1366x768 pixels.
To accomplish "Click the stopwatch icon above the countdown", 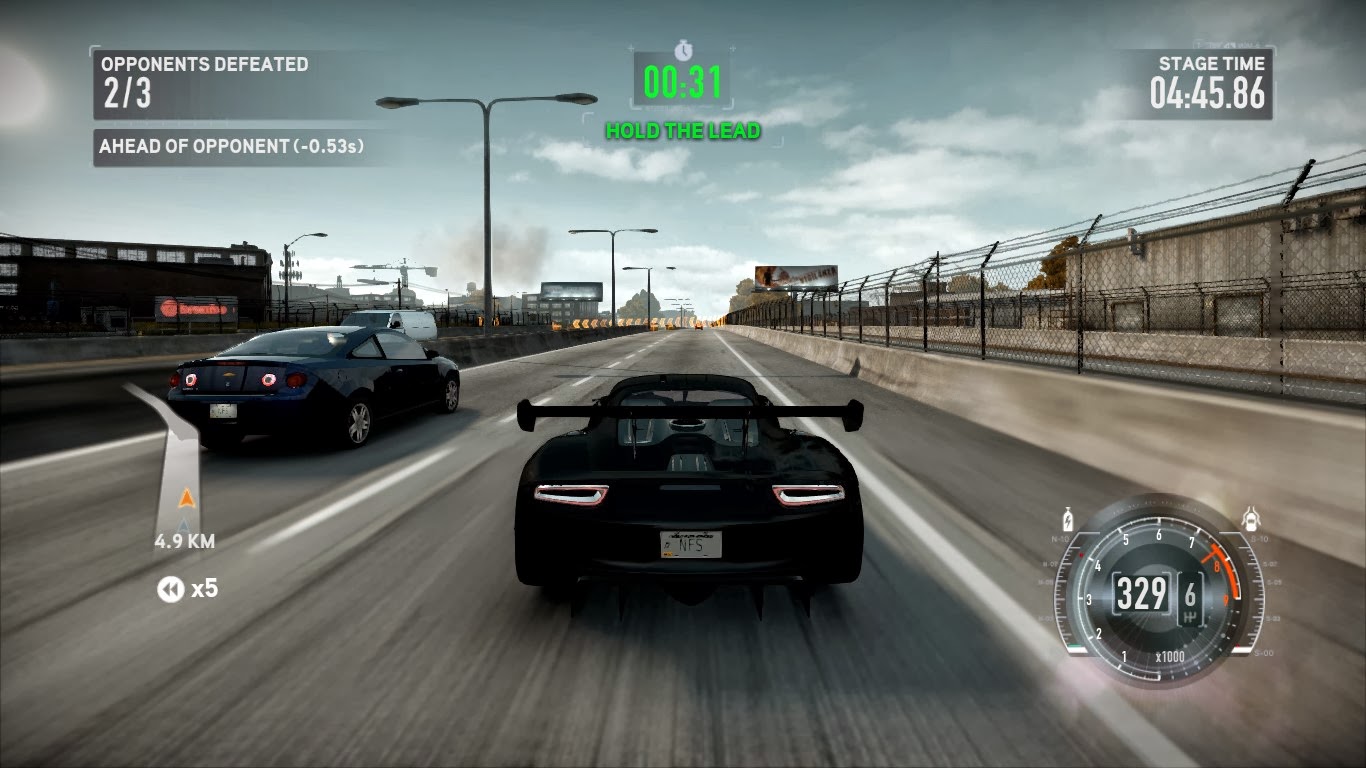I will 683,50.
